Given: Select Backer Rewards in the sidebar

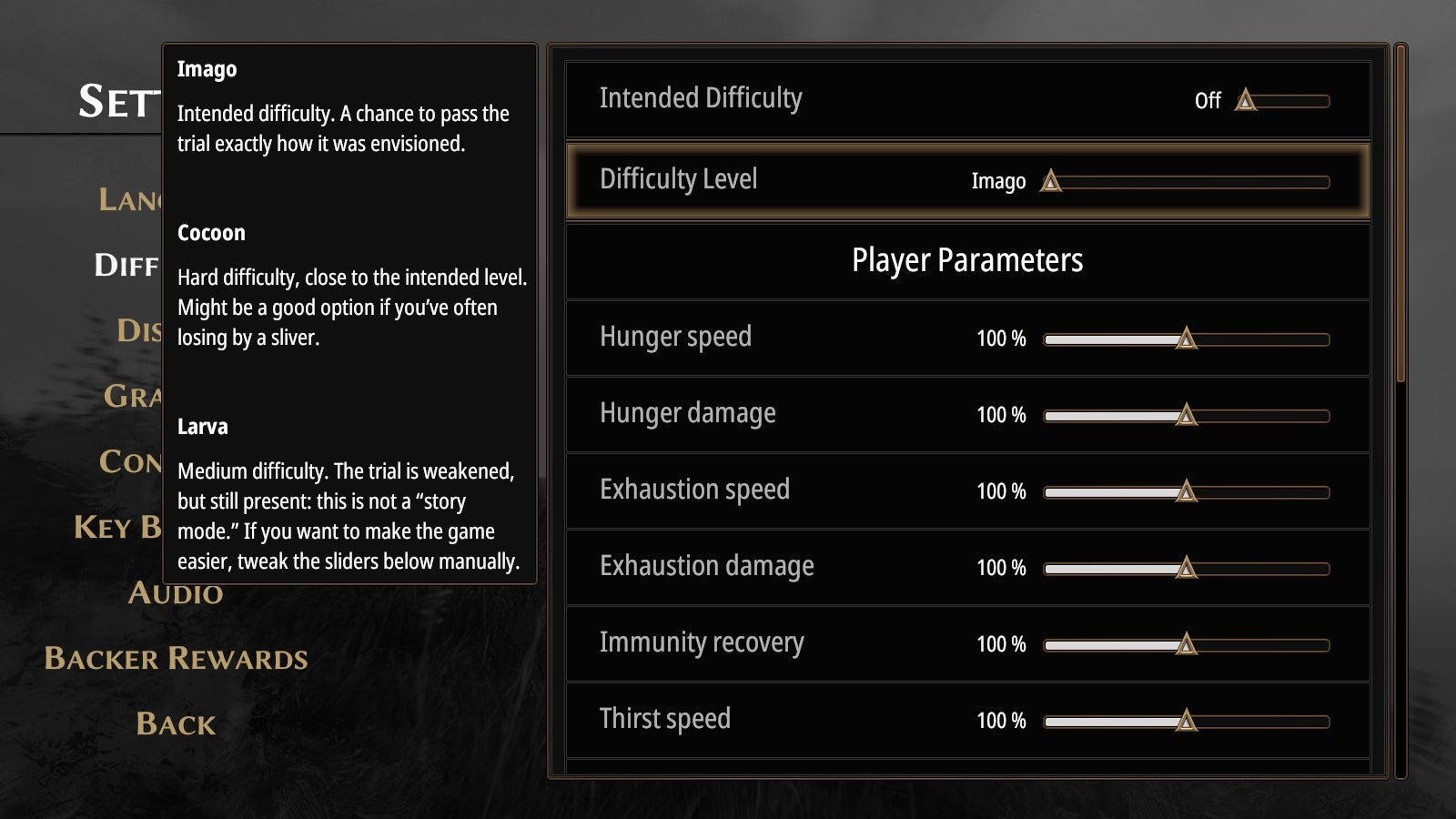Looking at the screenshot, I should coord(177,657).
